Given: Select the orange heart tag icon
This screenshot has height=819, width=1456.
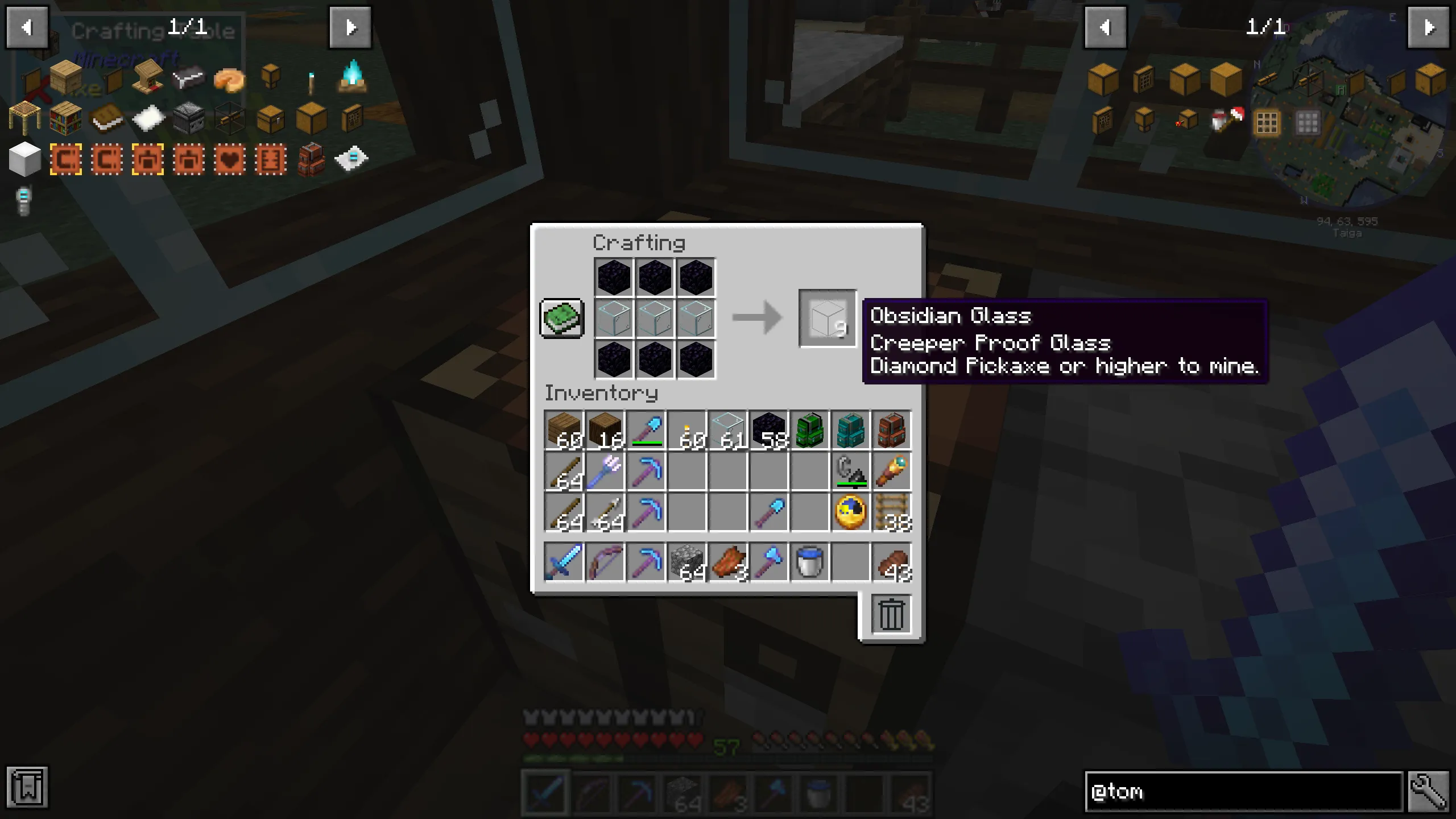Looking at the screenshot, I should pyautogui.click(x=229, y=160).
